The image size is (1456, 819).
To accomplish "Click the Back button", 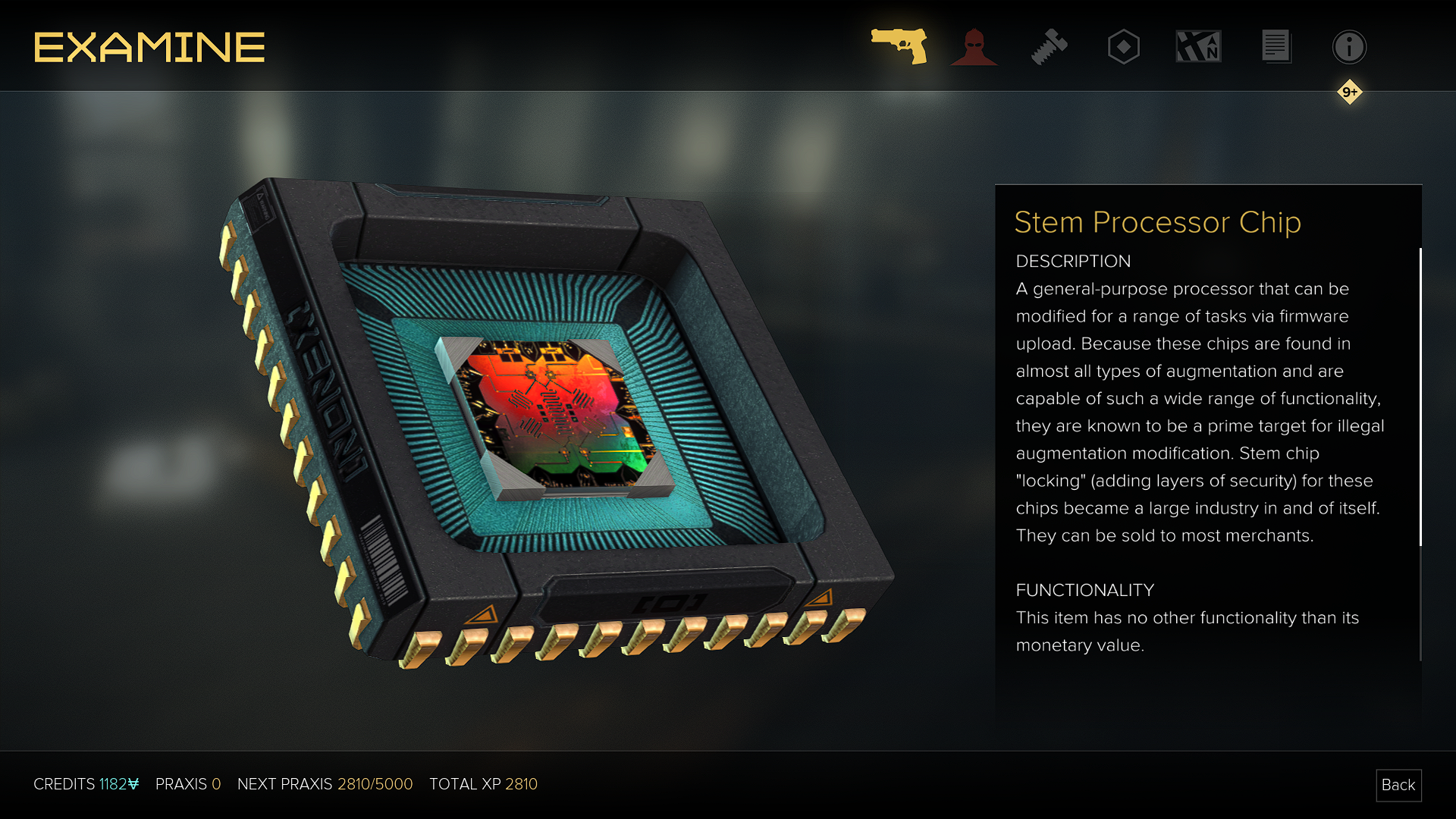I will (1398, 785).
